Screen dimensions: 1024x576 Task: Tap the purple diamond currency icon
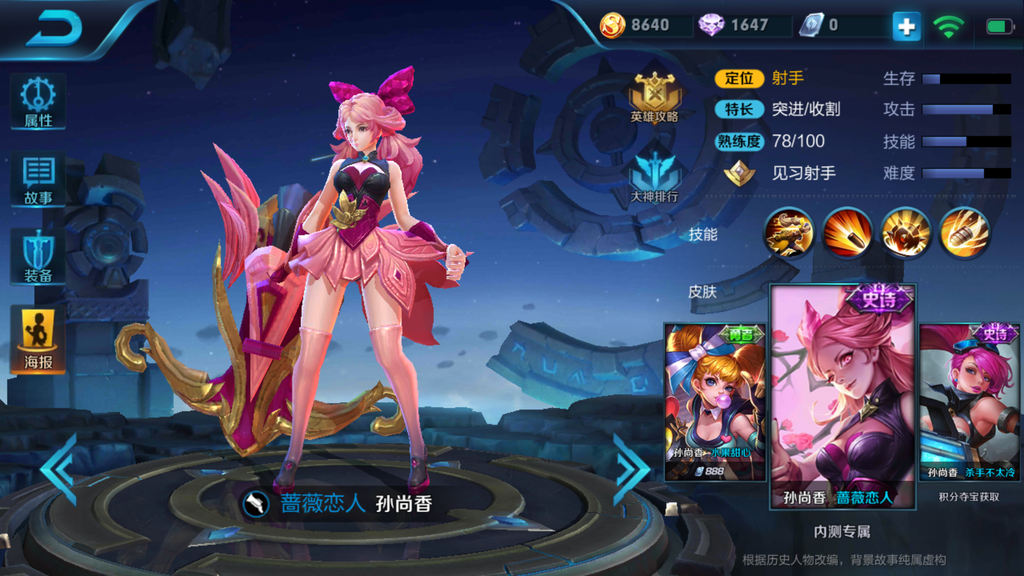711,25
